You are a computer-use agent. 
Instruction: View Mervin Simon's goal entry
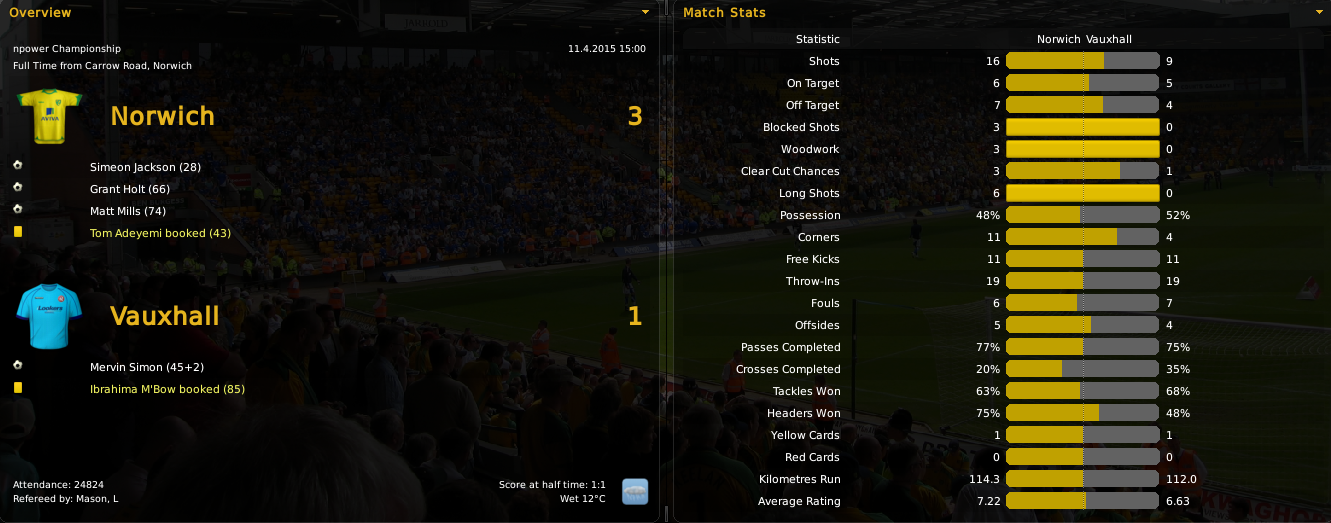click(140, 367)
